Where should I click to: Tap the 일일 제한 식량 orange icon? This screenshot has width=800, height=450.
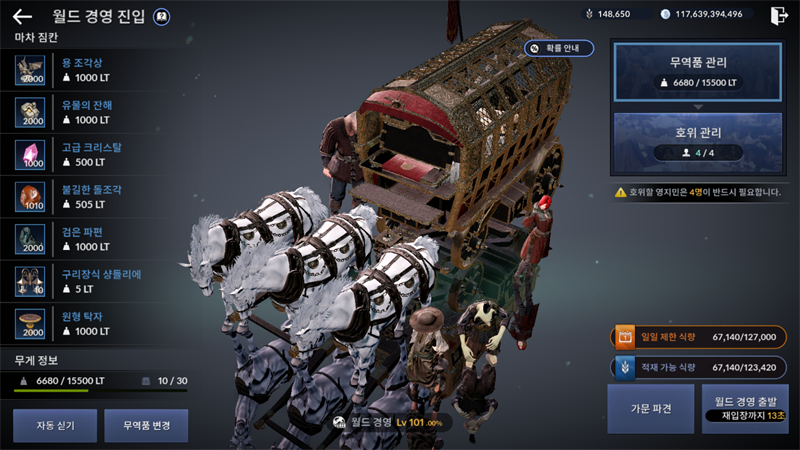(624, 337)
